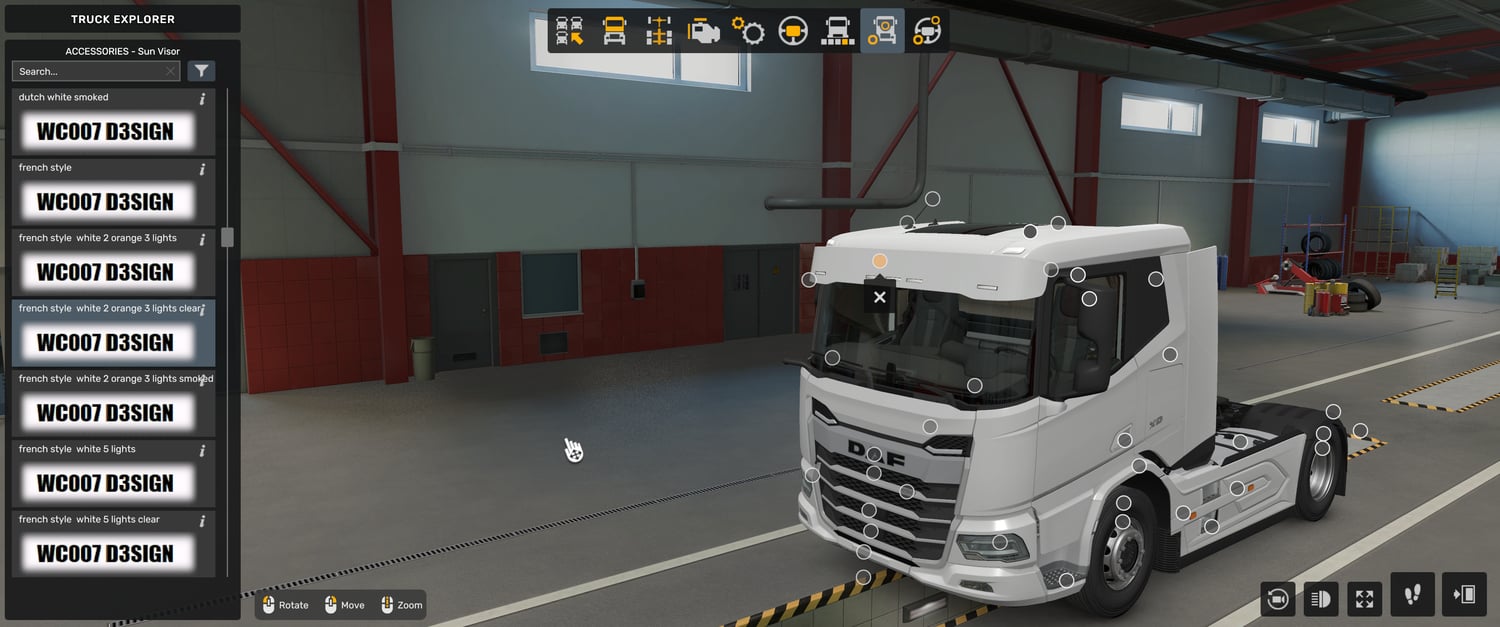
Task: Open the truck selection category with arrow
Action: tap(570, 31)
